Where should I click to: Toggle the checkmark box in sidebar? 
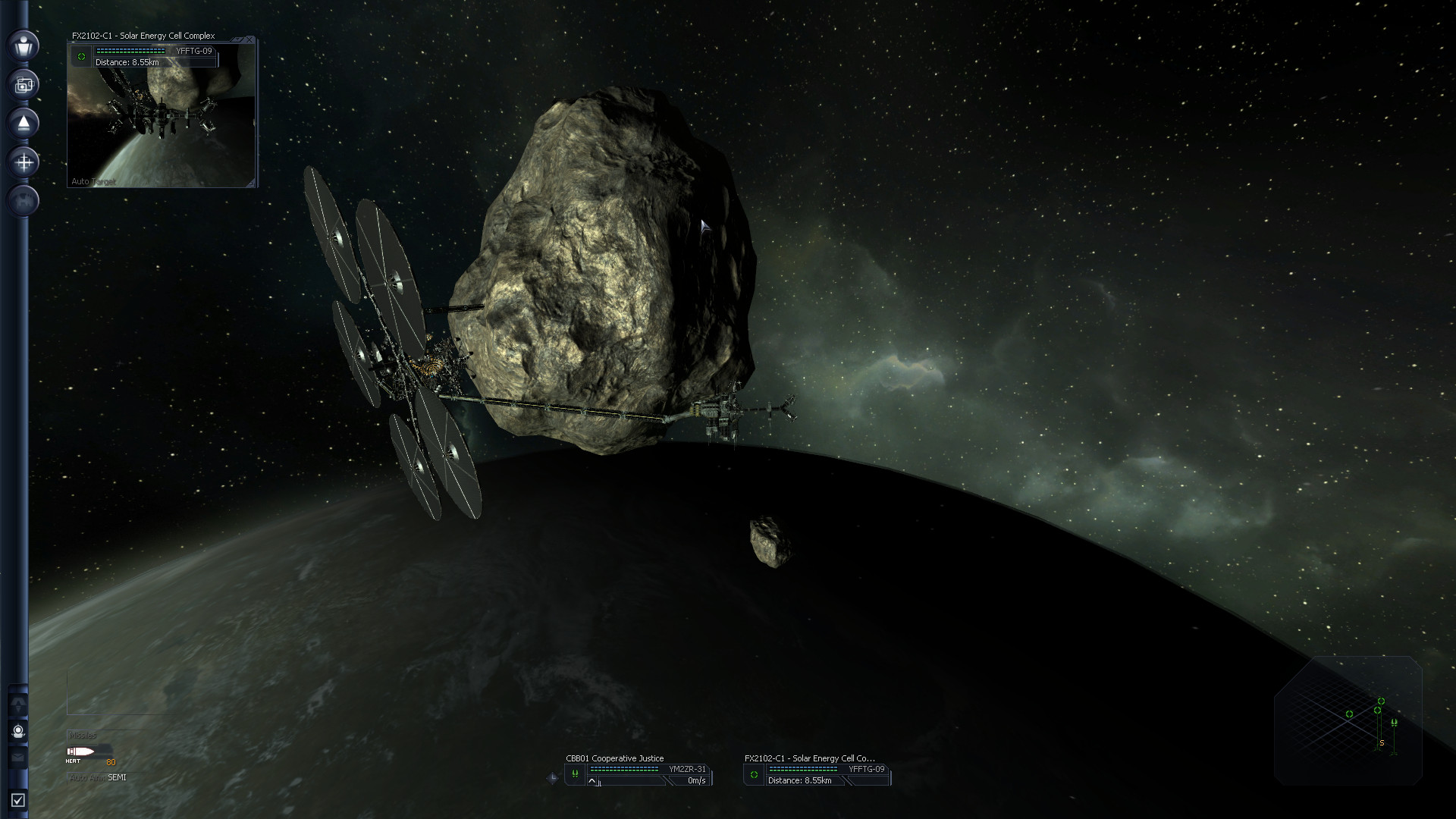tap(18, 800)
